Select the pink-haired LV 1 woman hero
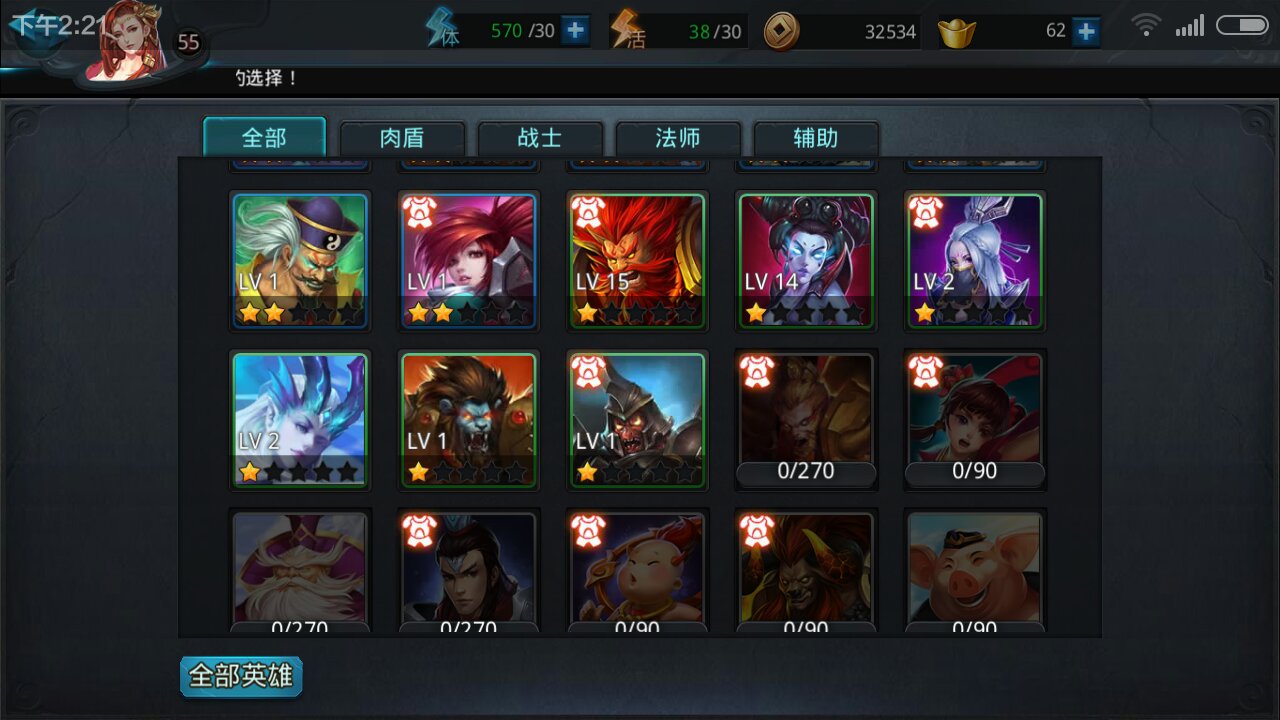The width and height of the screenshot is (1280, 720). pos(469,260)
